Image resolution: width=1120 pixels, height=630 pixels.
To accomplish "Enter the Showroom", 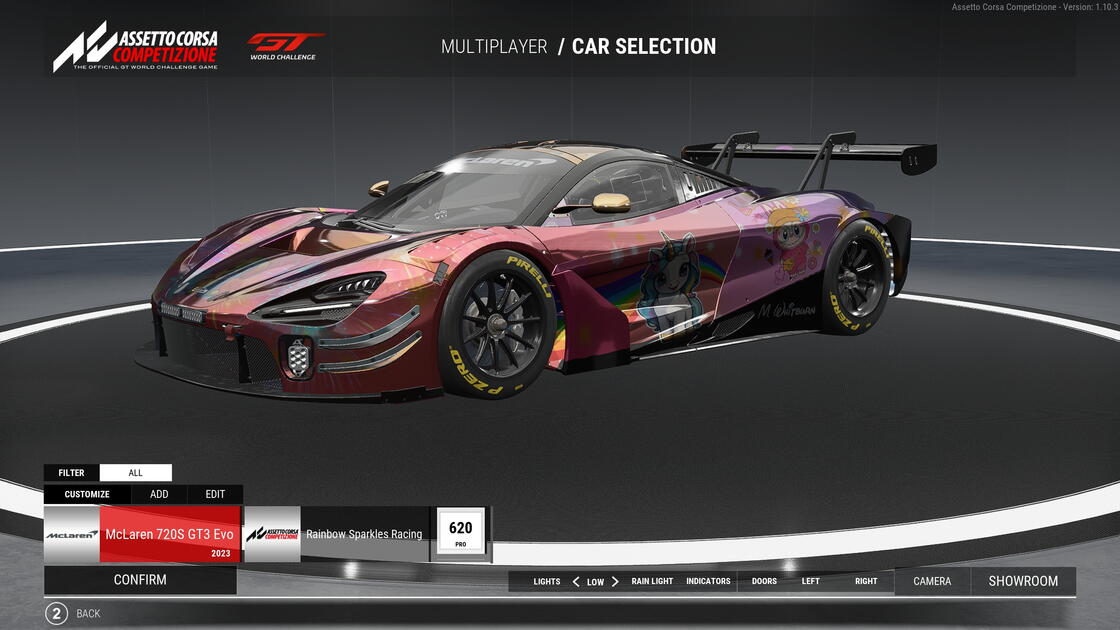I will coord(1023,582).
